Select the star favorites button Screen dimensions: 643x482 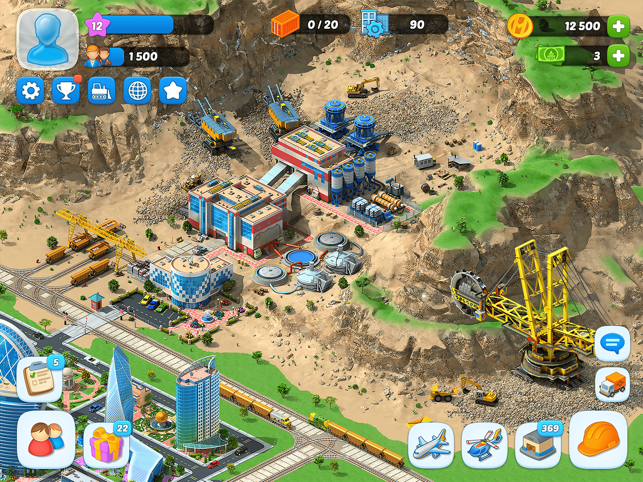point(173,91)
